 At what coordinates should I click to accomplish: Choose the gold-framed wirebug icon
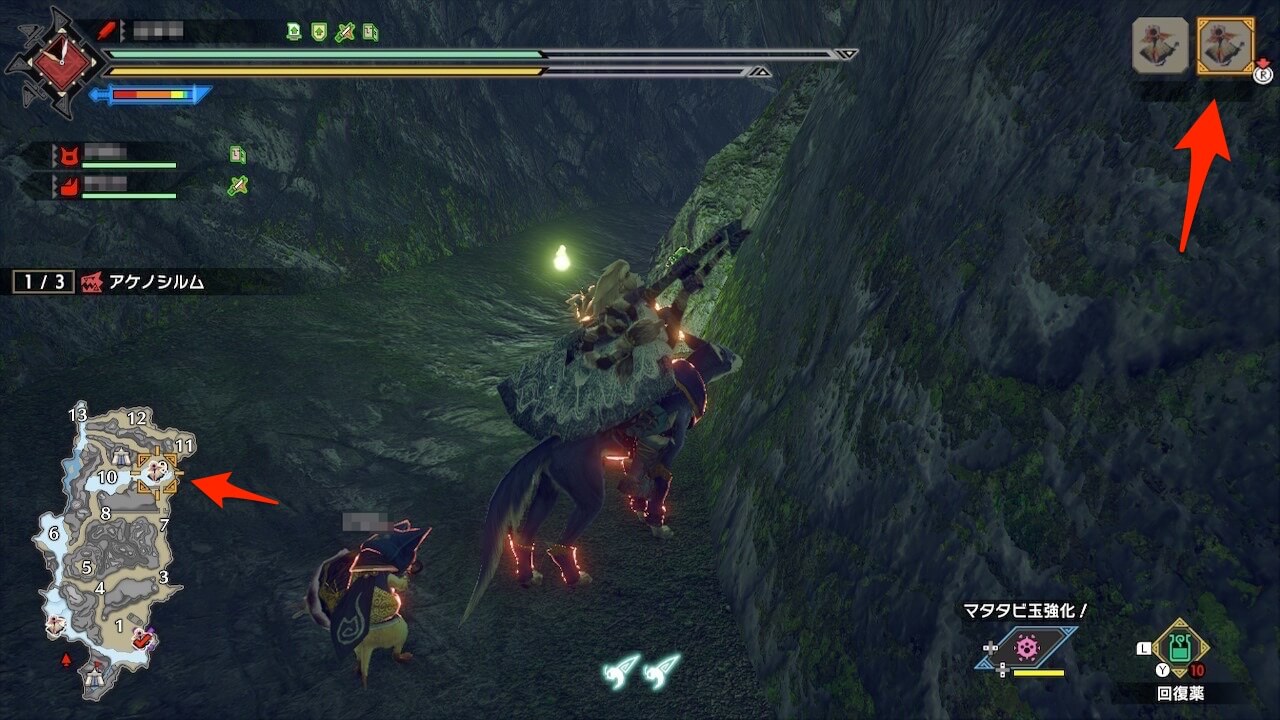1226,45
